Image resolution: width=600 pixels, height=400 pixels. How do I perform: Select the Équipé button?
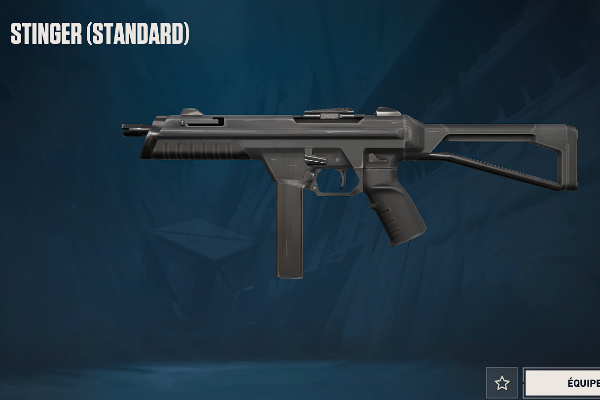[563, 383]
